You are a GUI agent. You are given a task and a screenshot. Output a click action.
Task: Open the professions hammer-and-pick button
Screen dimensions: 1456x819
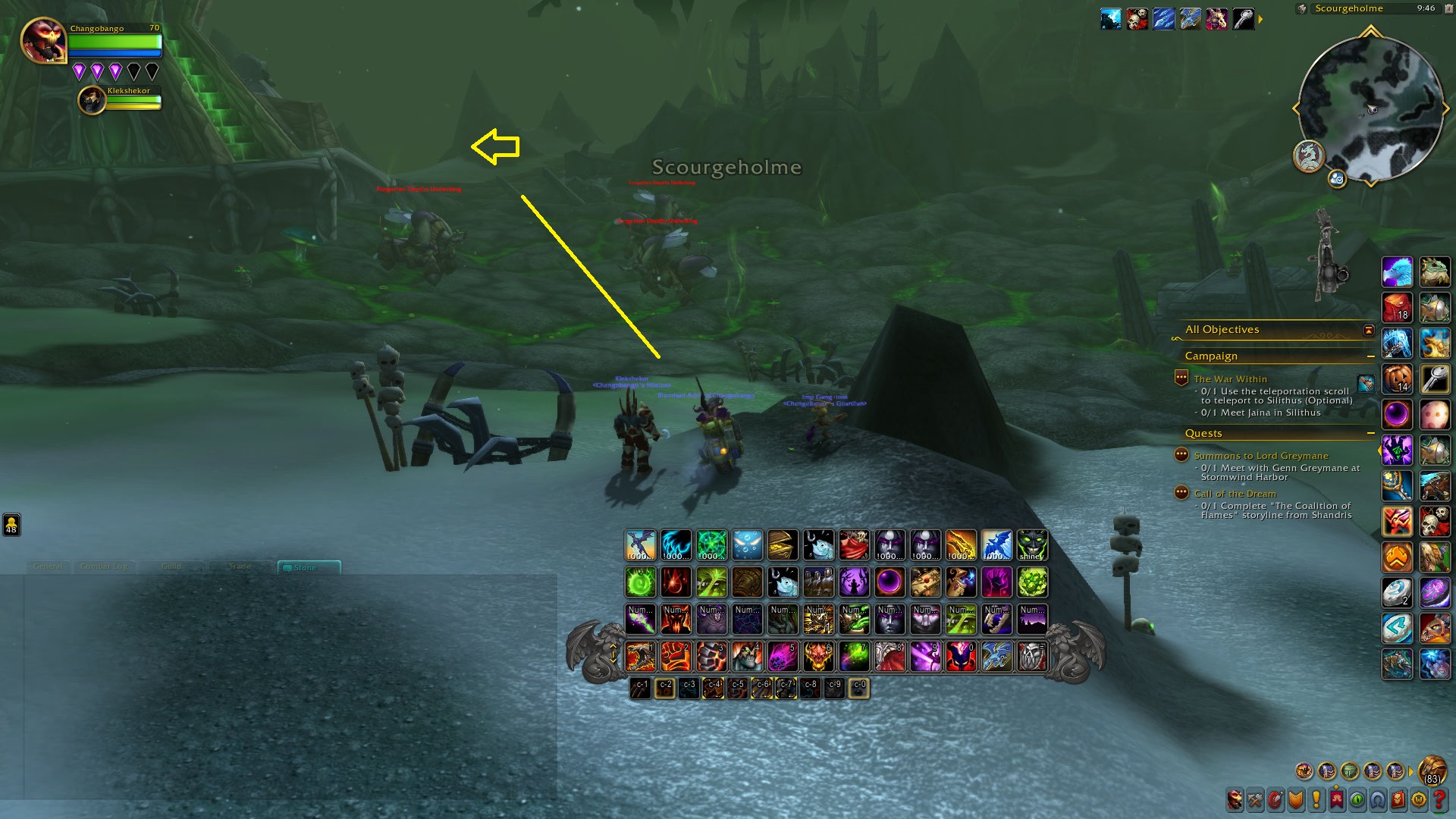point(1256,799)
